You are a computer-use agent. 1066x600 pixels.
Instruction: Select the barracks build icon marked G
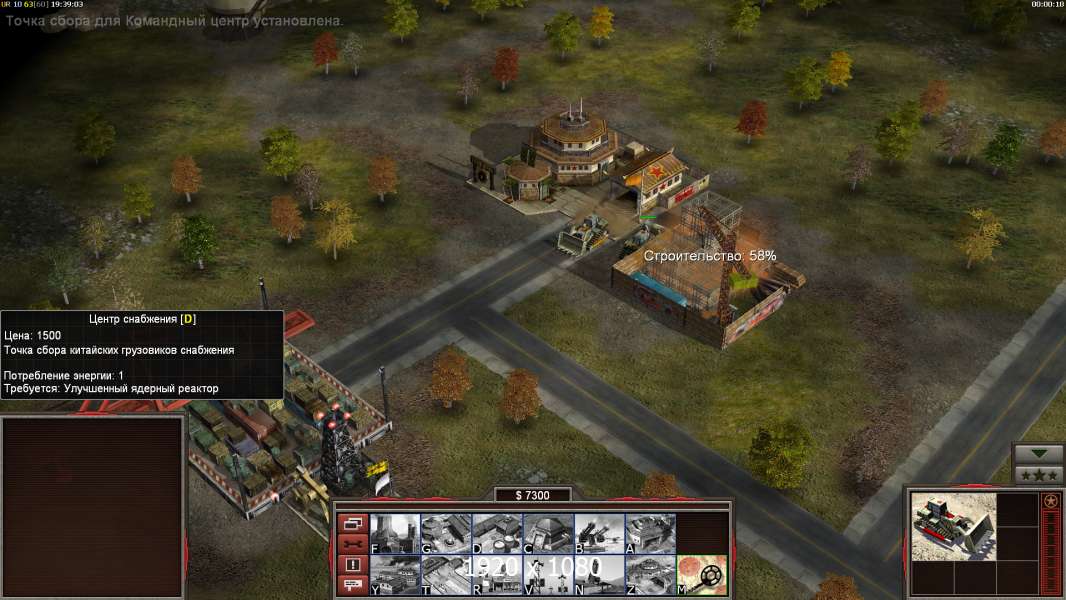click(446, 533)
